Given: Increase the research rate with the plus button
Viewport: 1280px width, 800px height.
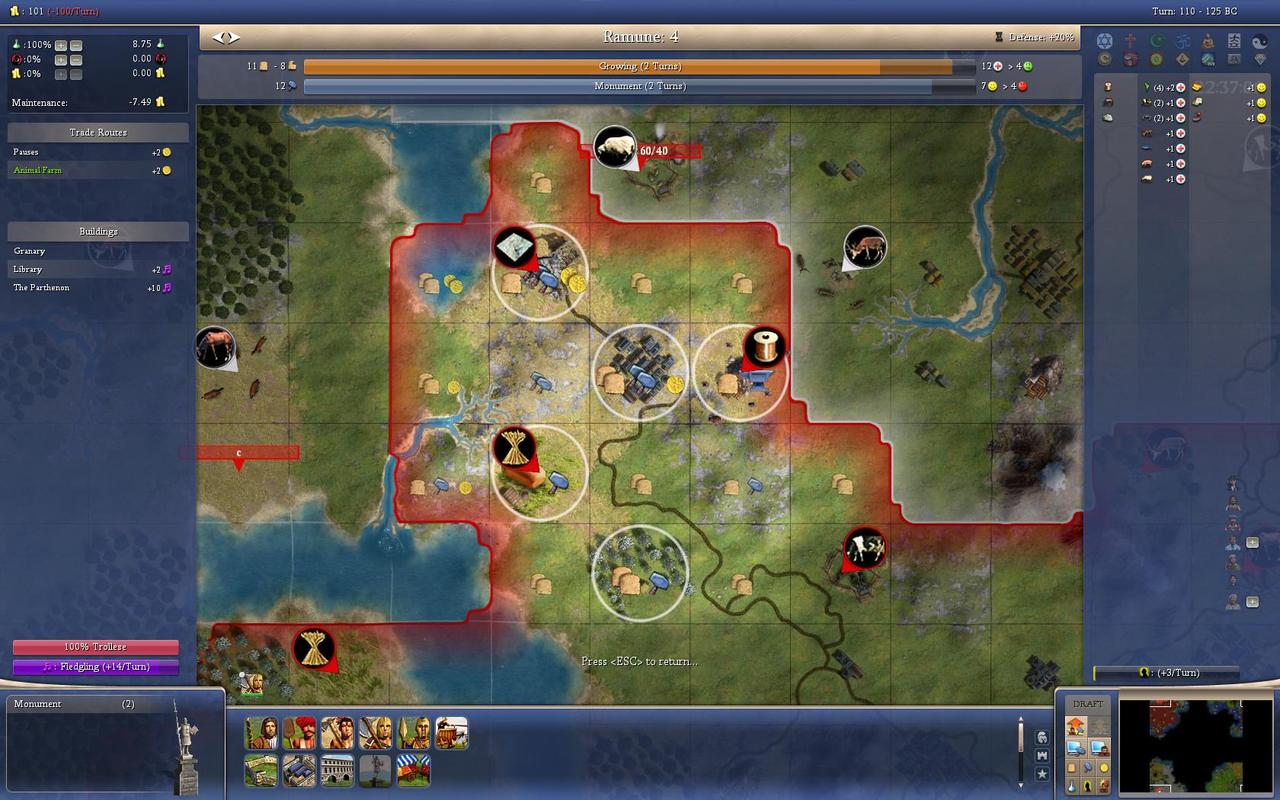Looking at the screenshot, I should click(61, 45).
